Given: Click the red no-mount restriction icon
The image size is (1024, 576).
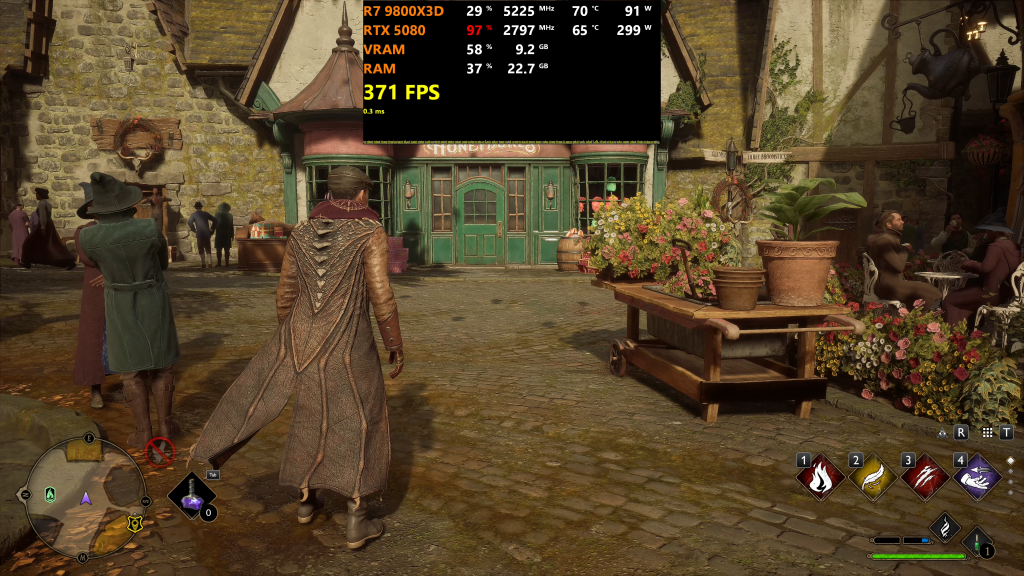Looking at the screenshot, I should (x=159, y=452).
